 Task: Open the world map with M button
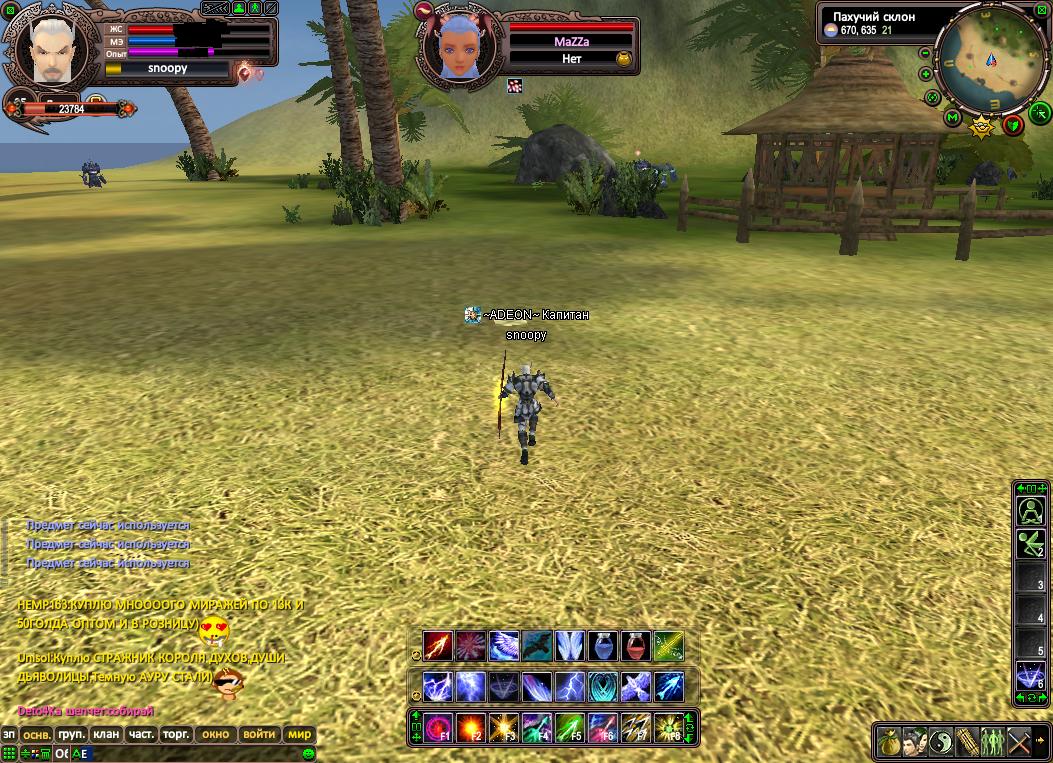click(952, 118)
